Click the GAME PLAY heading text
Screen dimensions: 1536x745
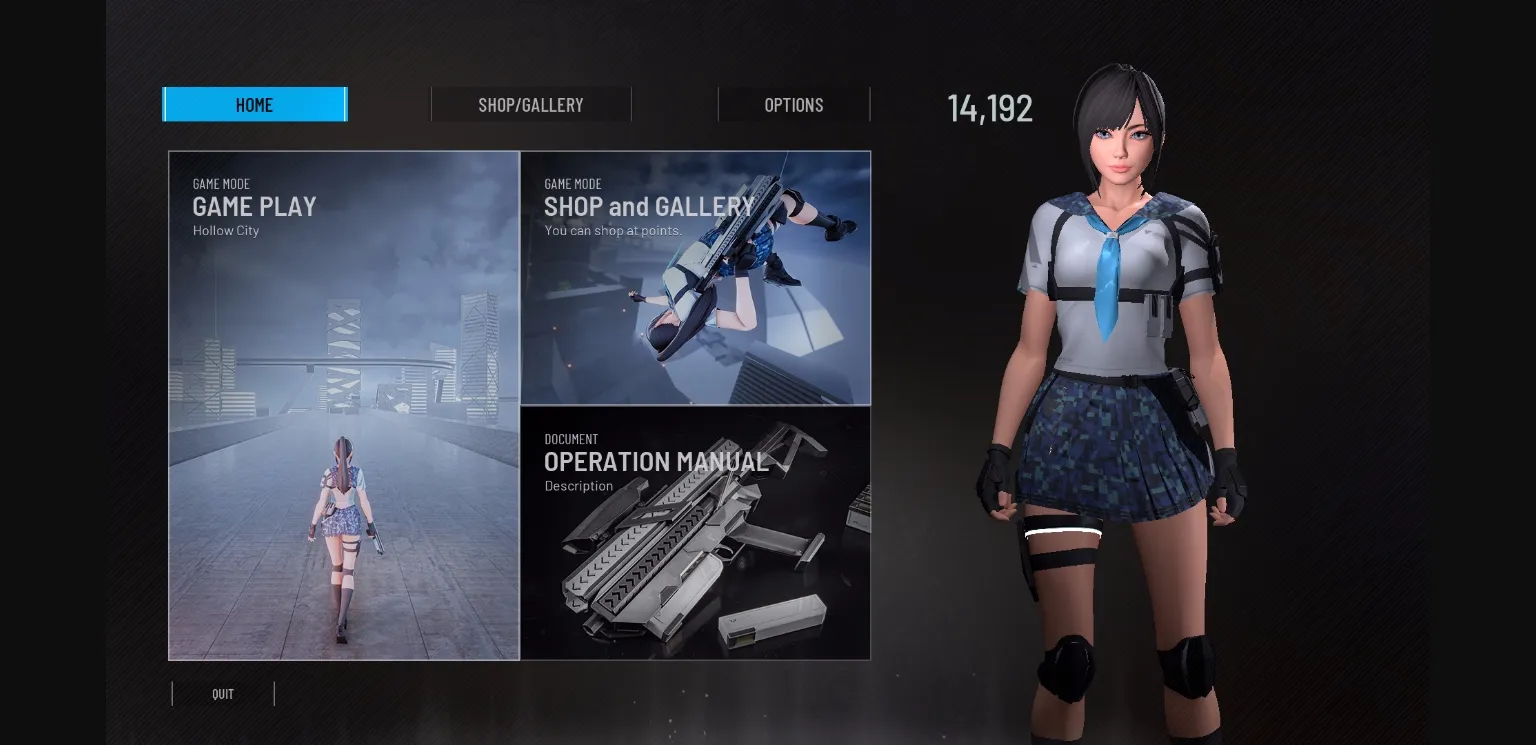[x=254, y=207]
